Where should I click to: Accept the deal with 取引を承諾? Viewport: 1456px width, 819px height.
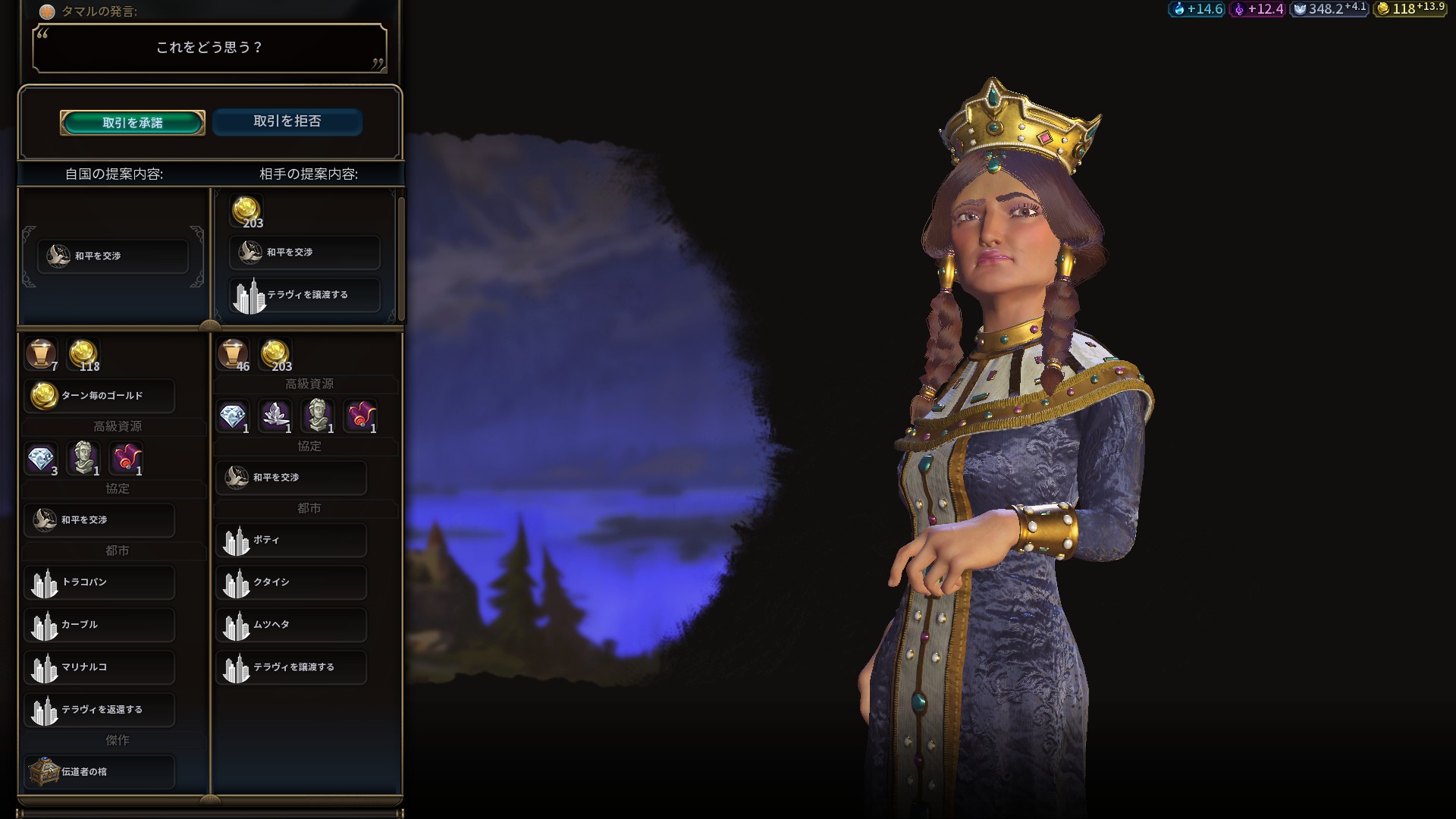(x=133, y=123)
